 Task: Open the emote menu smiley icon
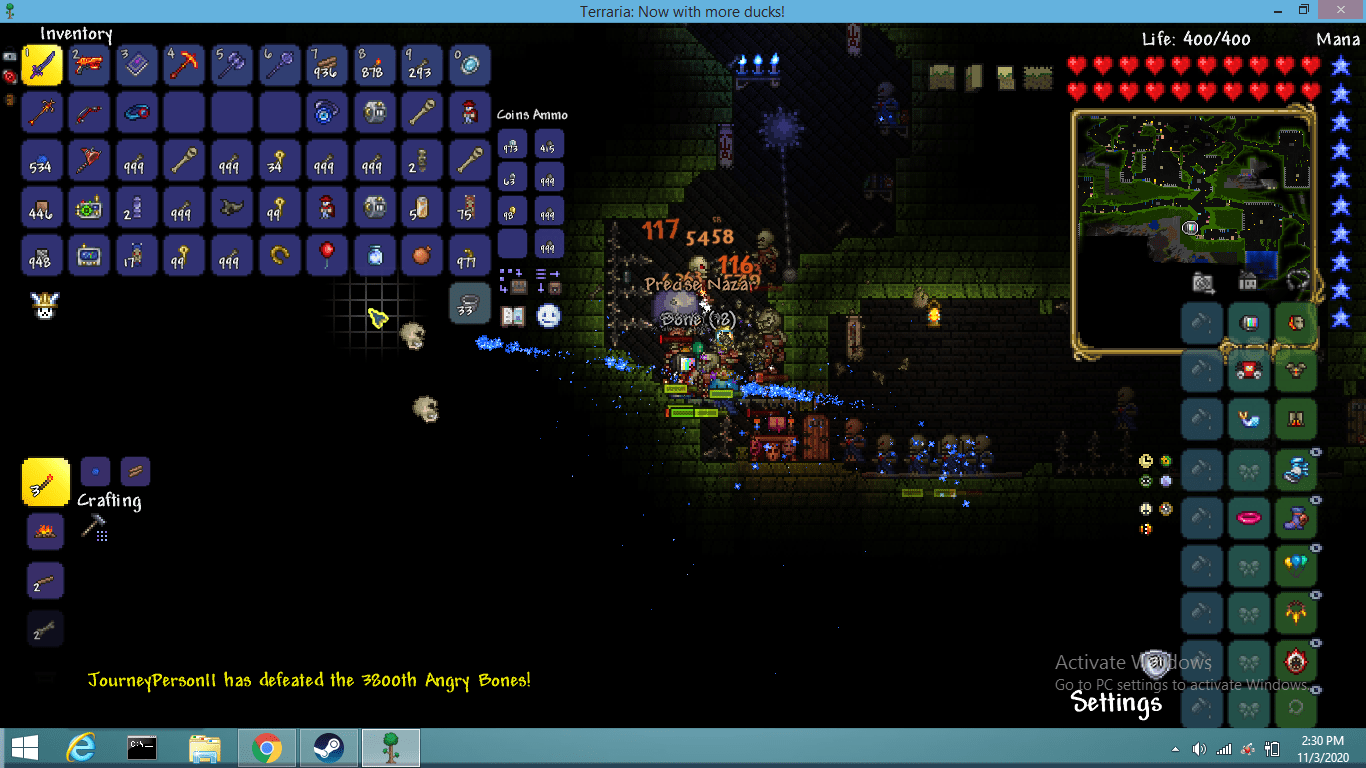click(x=547, y=314)
